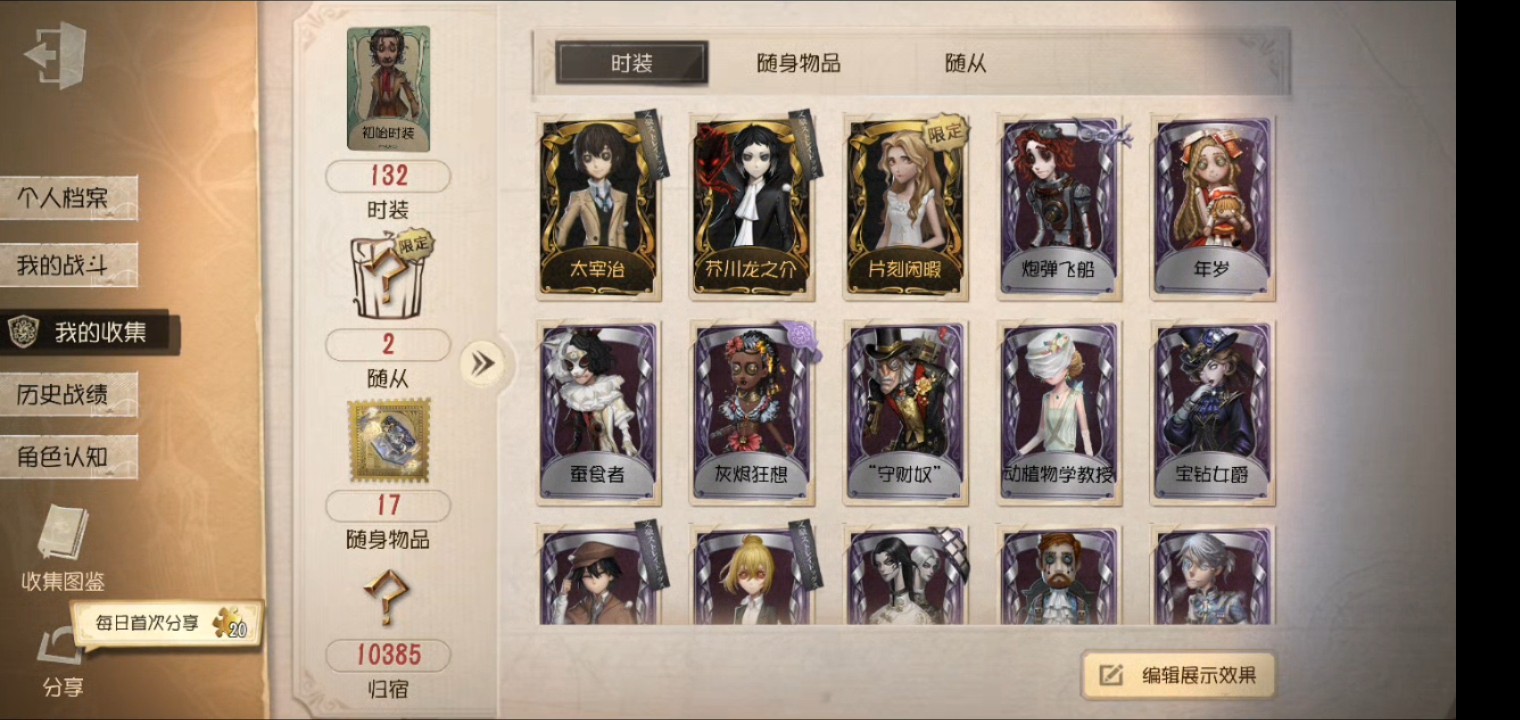Switch to the 随从 tab
The width and height of the screenshot is (1520, 720).
pos(965,63)
